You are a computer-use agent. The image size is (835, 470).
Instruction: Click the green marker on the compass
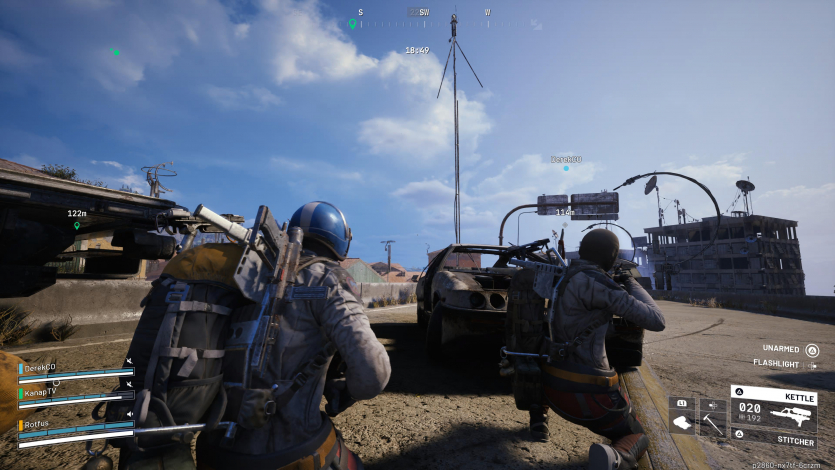tap(352, 23)
